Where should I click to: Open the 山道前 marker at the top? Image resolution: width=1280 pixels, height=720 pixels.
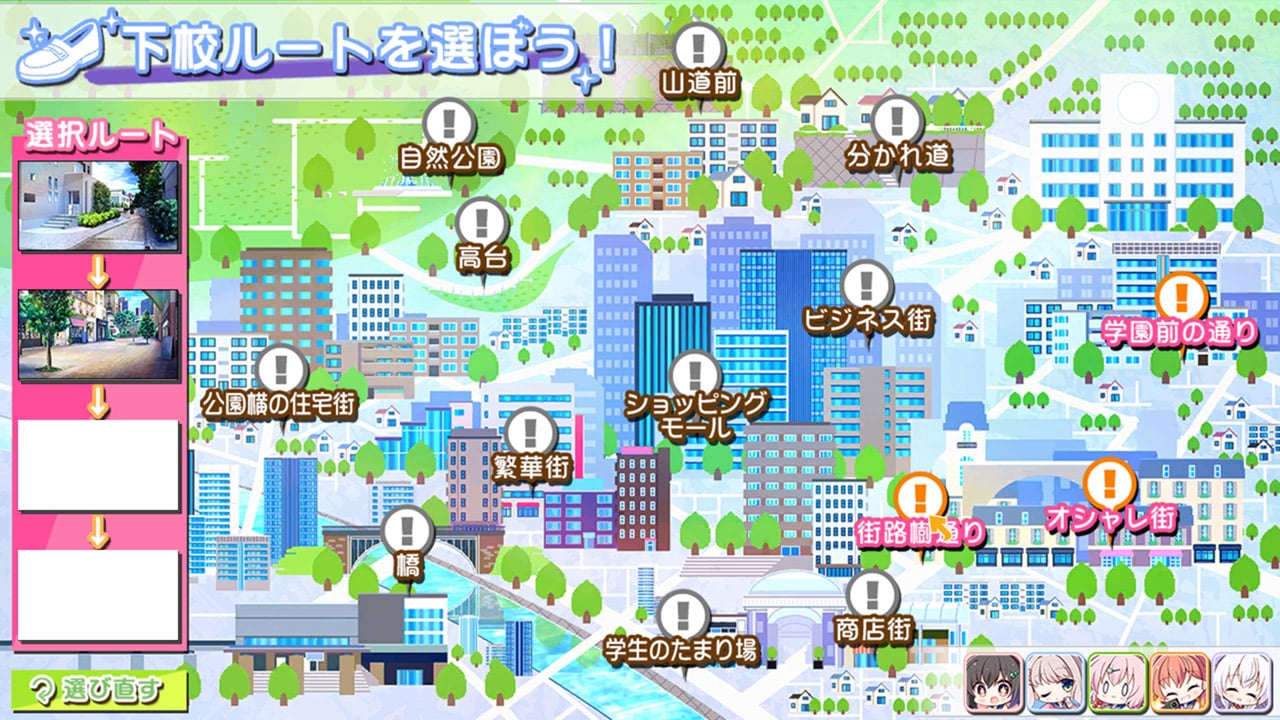click(x=699, y=47)
